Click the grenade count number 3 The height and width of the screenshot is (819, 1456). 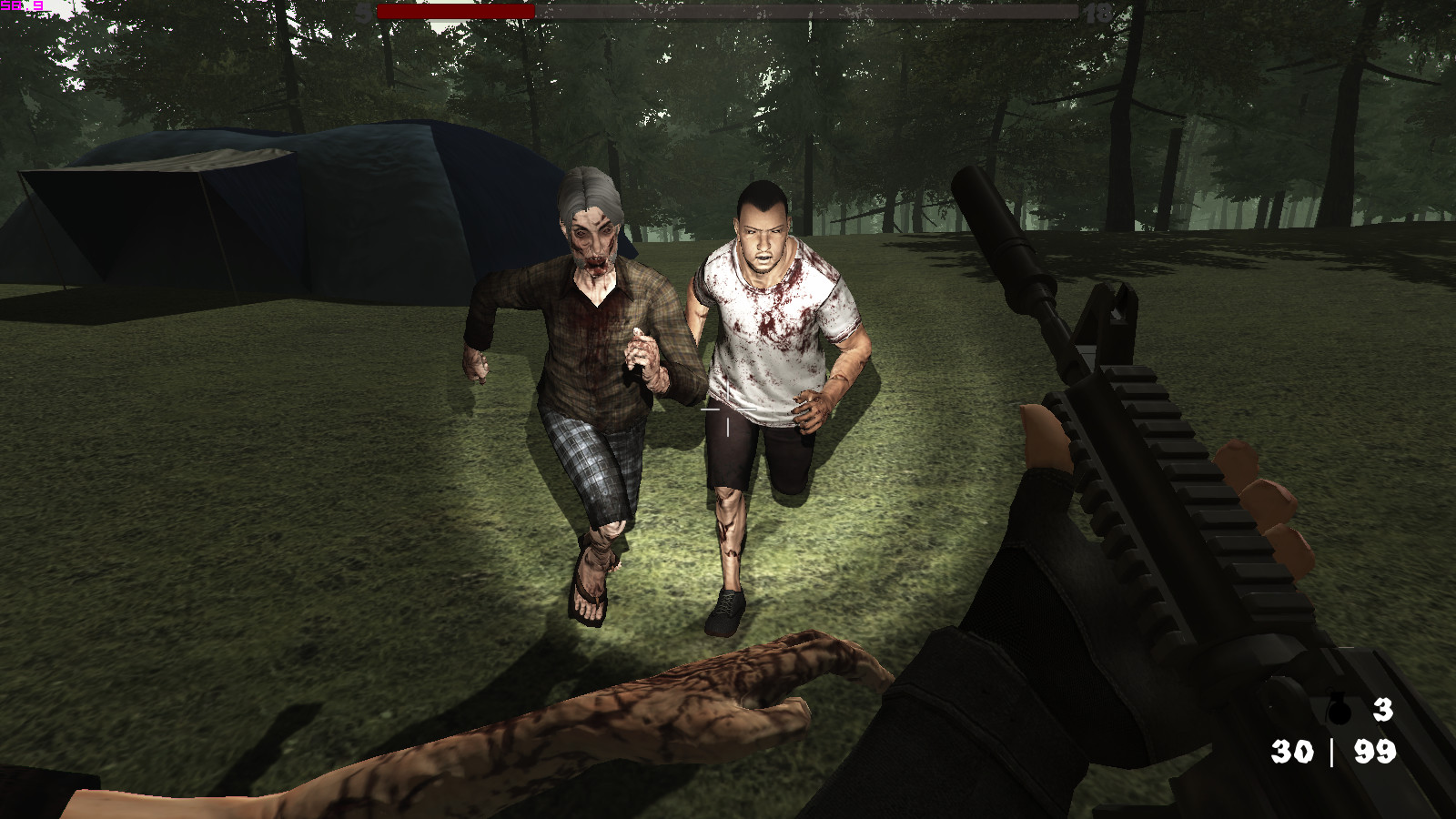(1382, 708)
